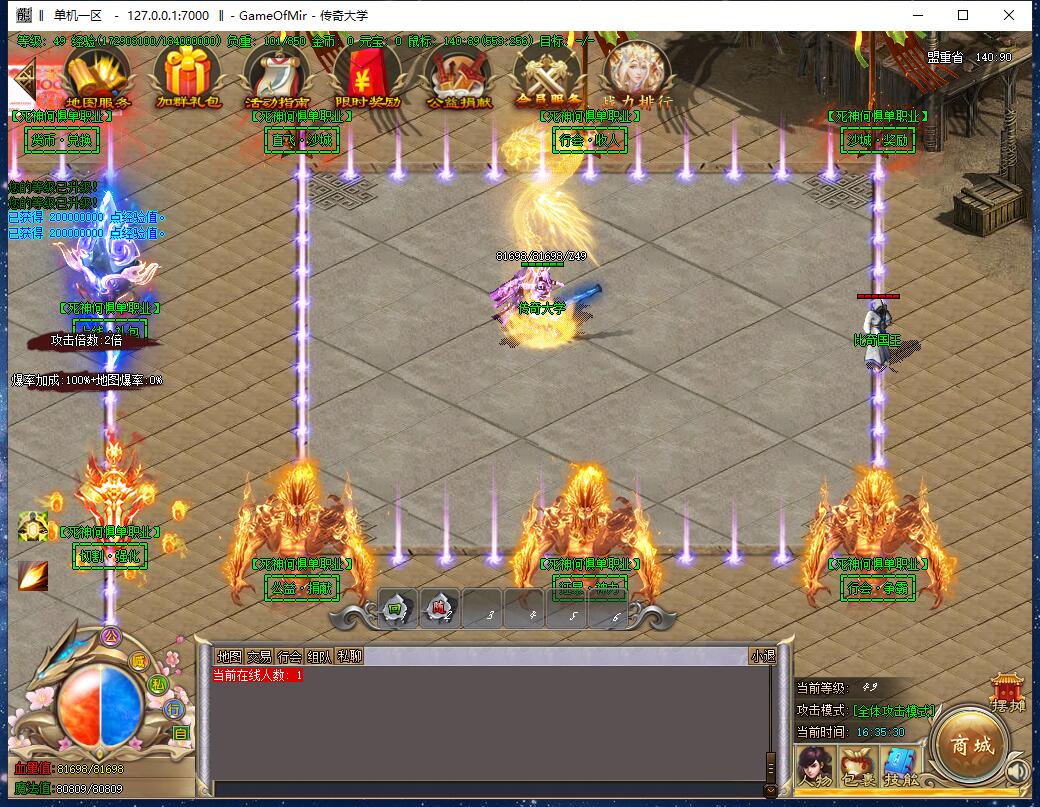Open the 活动指南 activity guide

[277, 76]
